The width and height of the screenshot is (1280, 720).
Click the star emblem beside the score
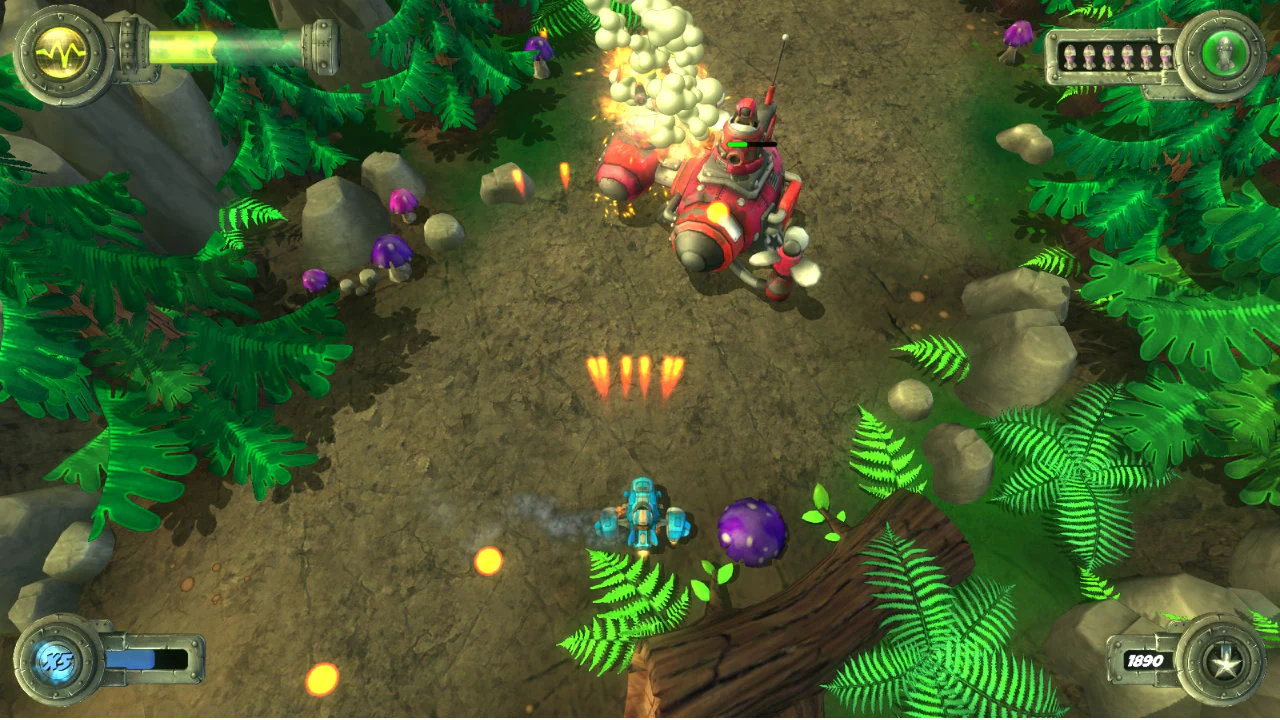click(1227, 662)
